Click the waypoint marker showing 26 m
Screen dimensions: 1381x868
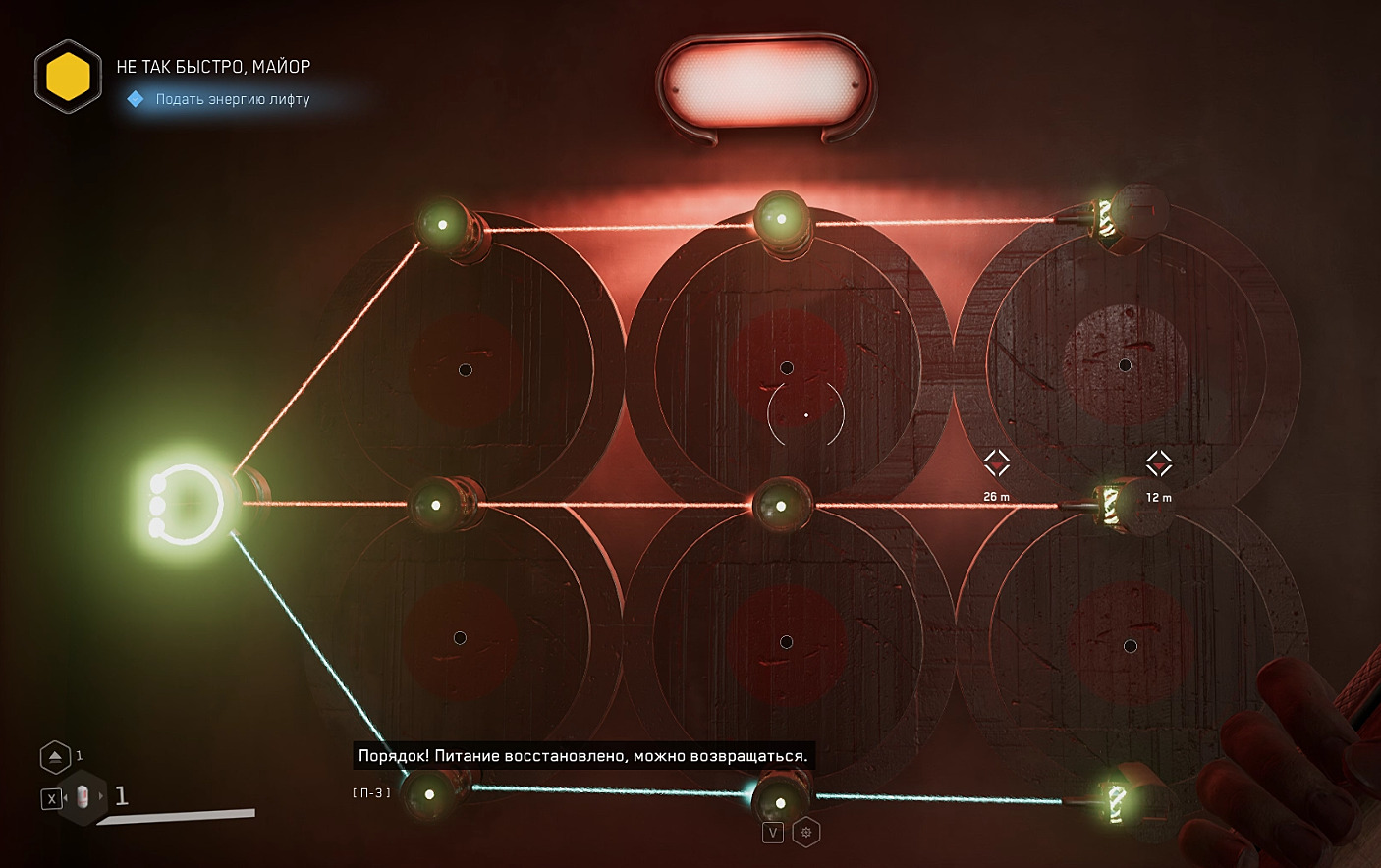click(997, 463)
